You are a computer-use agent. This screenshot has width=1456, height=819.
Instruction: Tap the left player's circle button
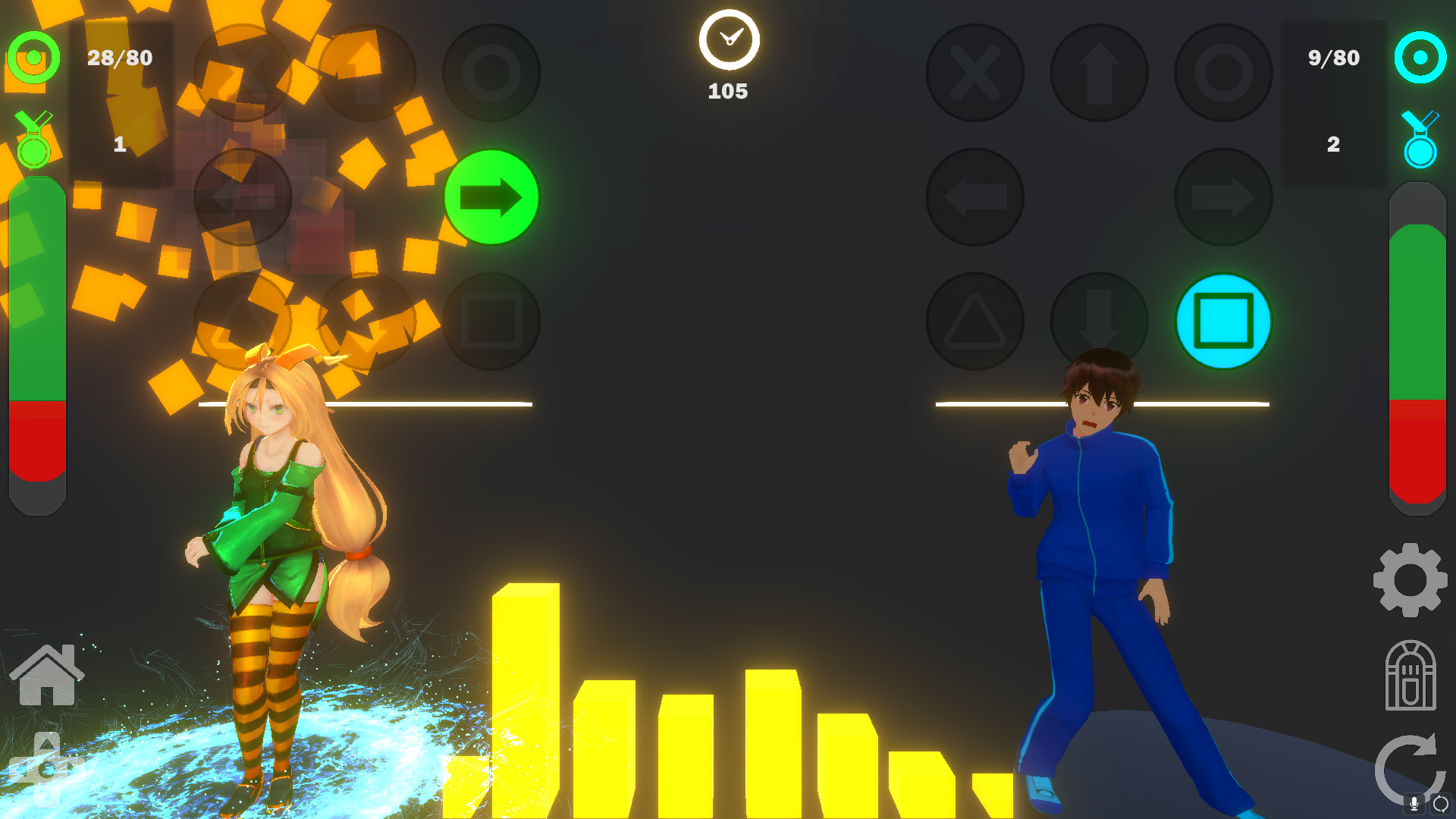coord(491,72)
